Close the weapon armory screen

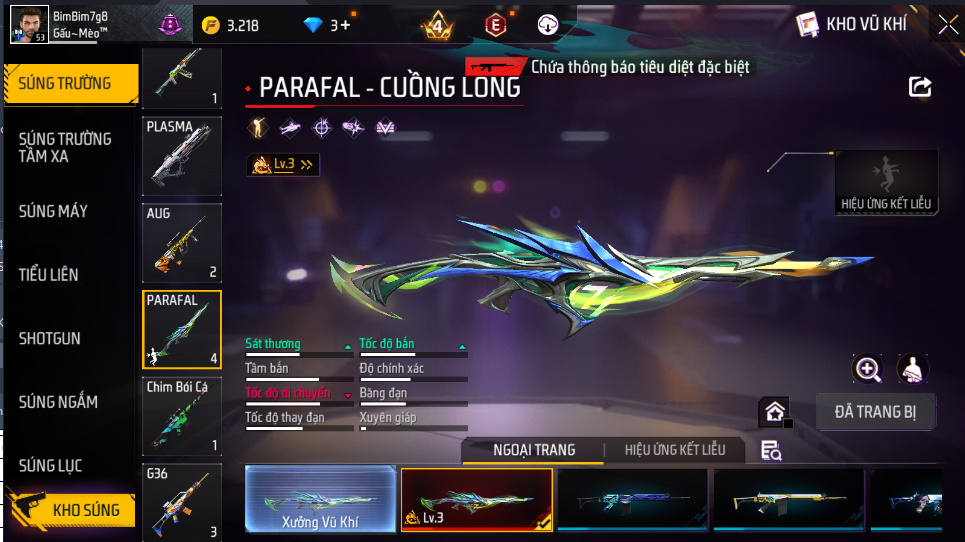tap(946, 25)
